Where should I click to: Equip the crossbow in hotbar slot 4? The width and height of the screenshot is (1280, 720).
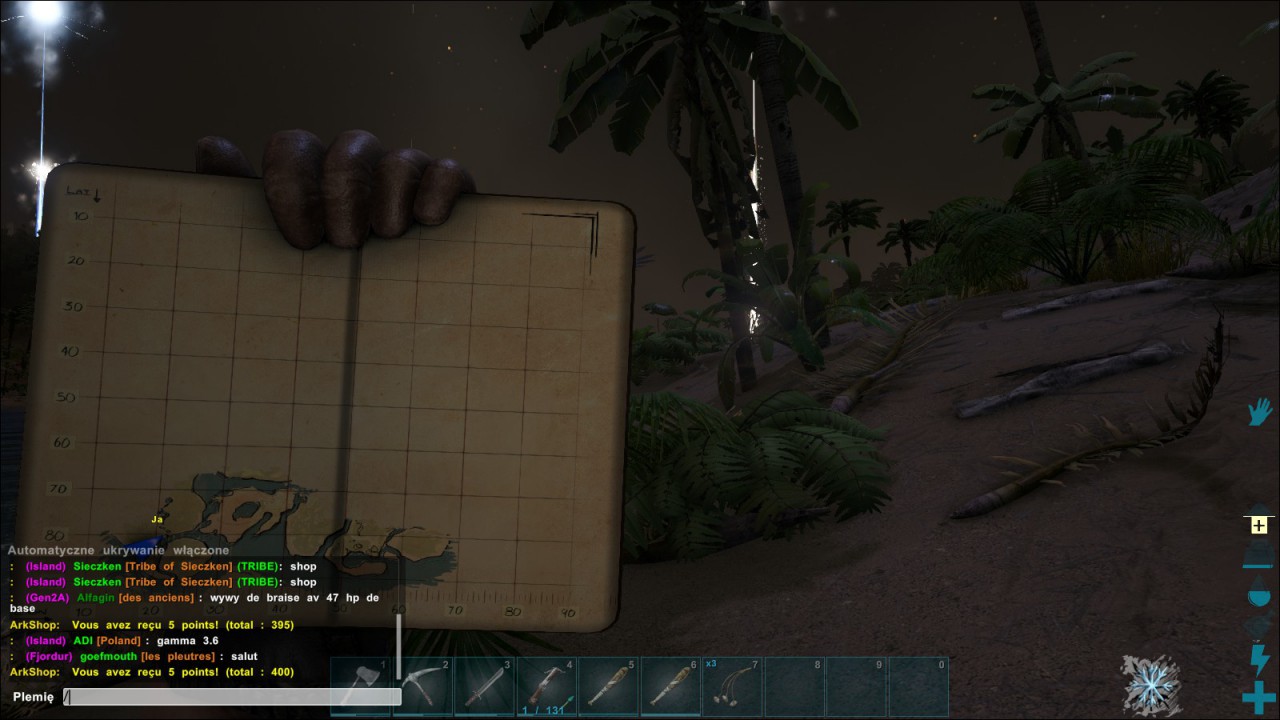coord(546,686)
